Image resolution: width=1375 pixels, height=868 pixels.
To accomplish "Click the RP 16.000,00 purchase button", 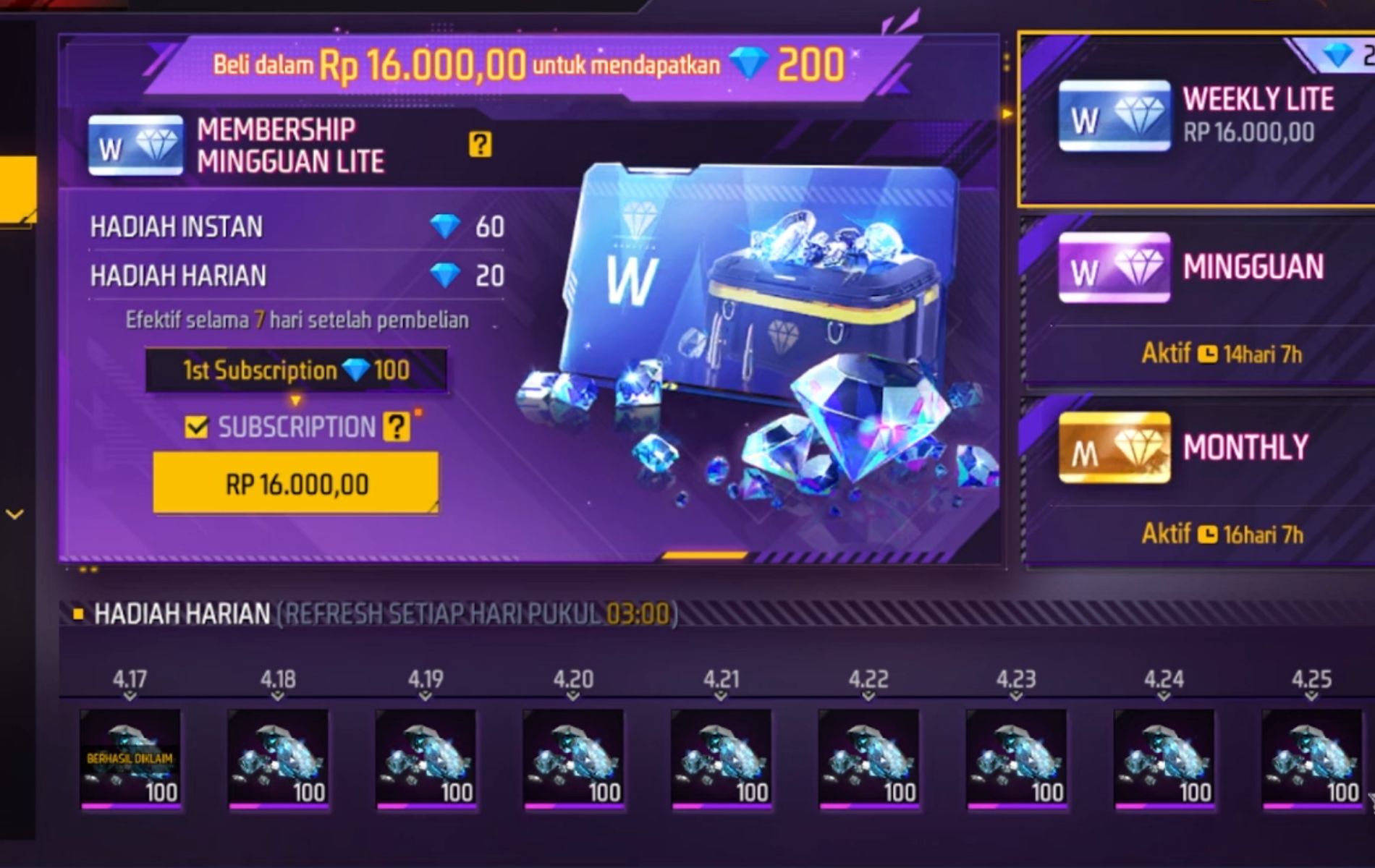I will [295, 482].
